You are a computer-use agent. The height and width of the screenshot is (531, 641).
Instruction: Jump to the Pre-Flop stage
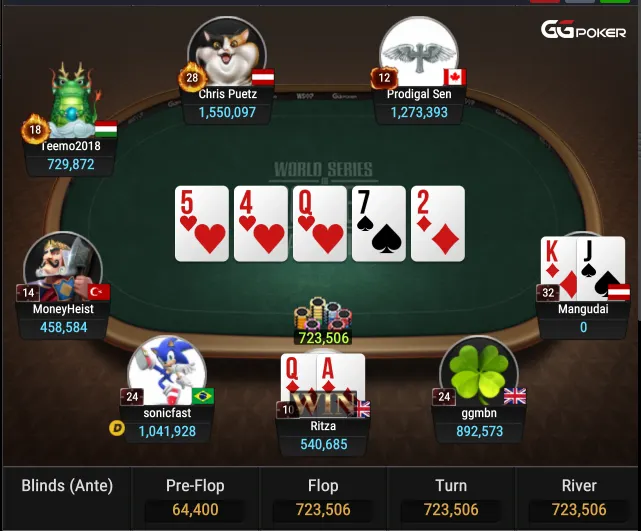point(194,498)
